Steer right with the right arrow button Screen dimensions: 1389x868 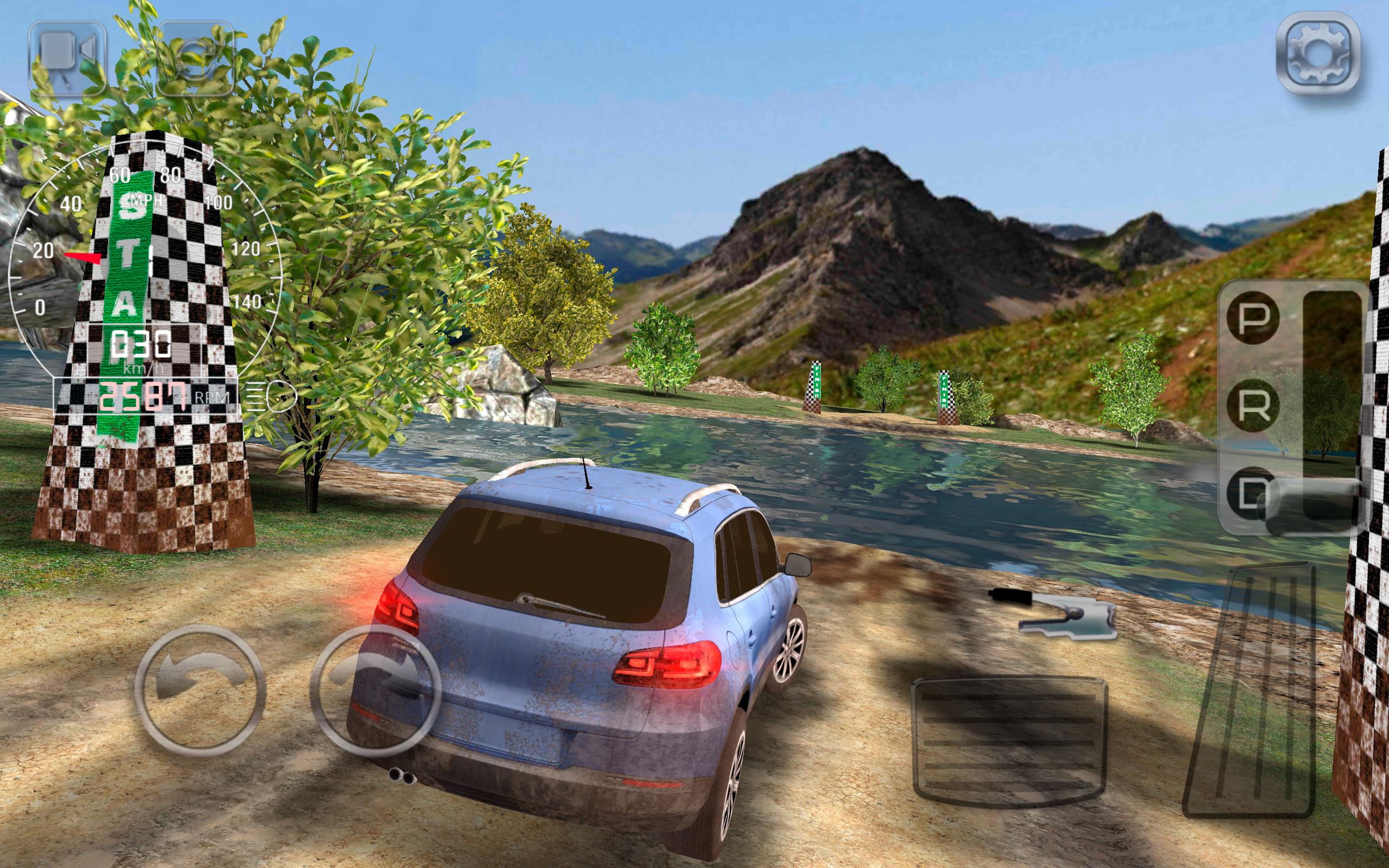pos(376,691)
